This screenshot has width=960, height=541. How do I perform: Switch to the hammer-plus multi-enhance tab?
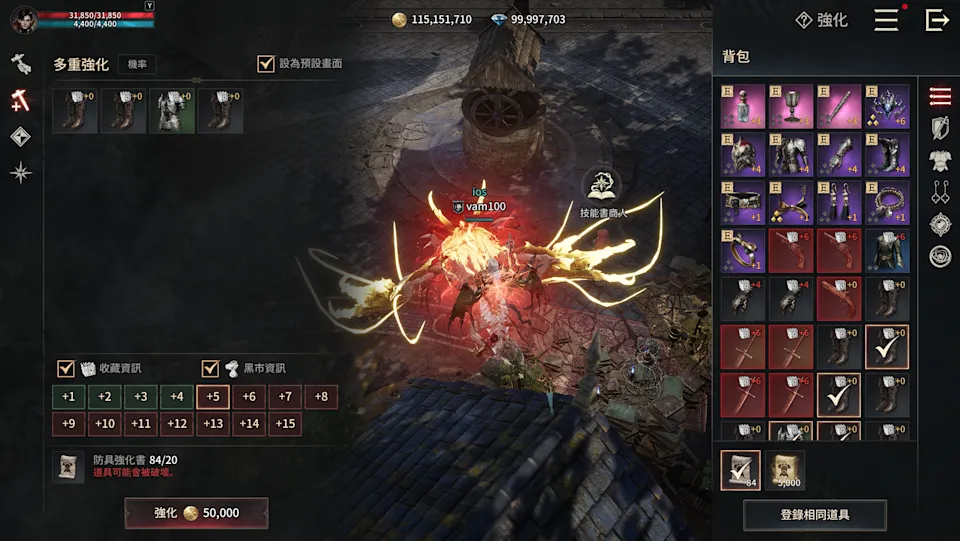tap(21, 100)
